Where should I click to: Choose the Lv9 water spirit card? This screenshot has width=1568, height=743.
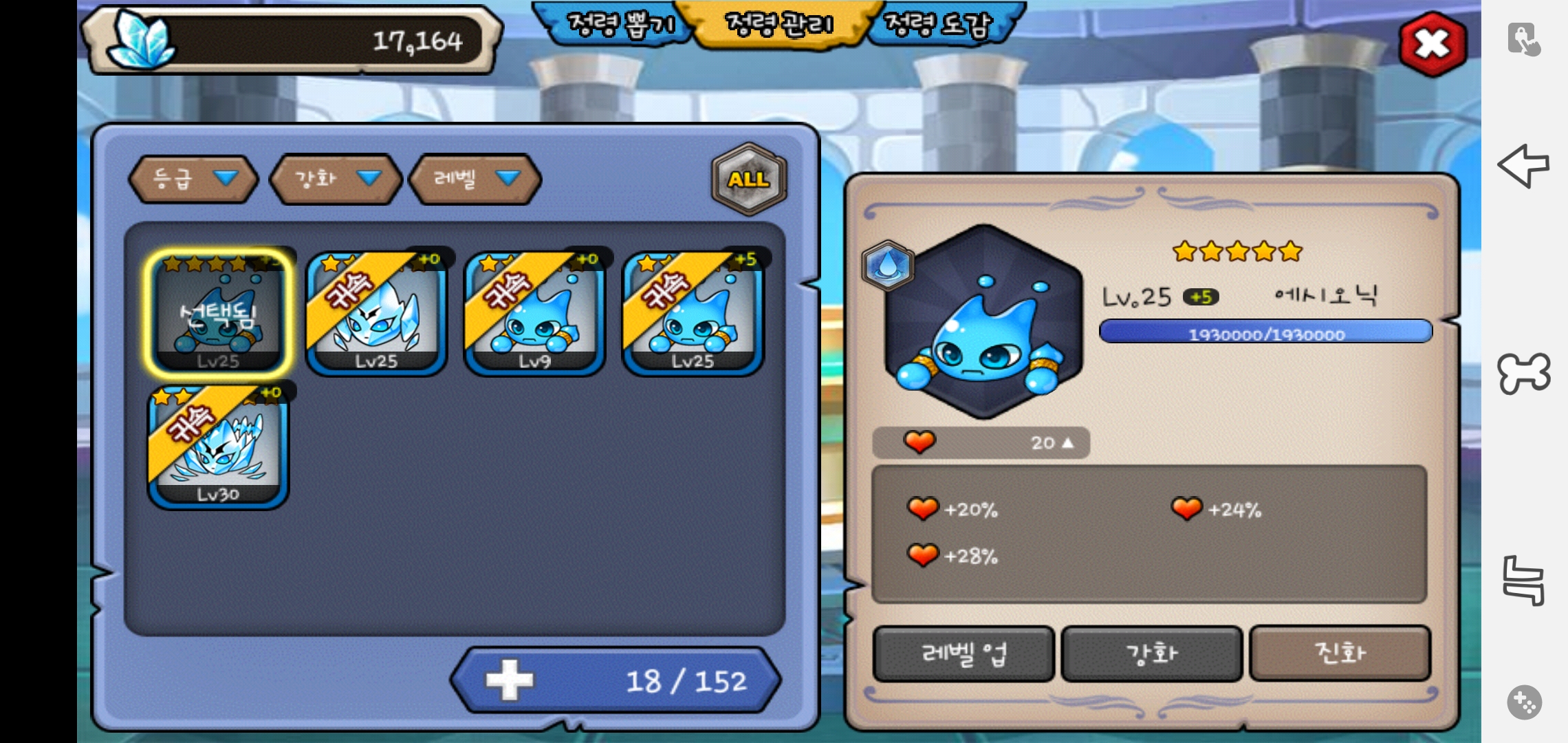tap(534, 314)
